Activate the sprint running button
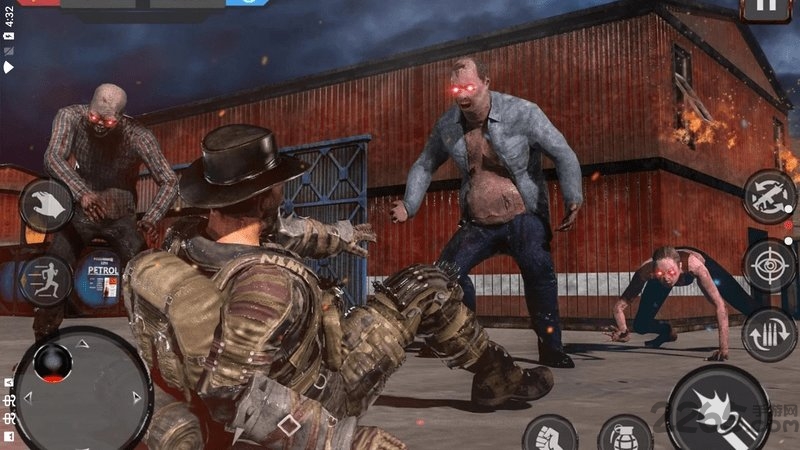 point(46,278)
